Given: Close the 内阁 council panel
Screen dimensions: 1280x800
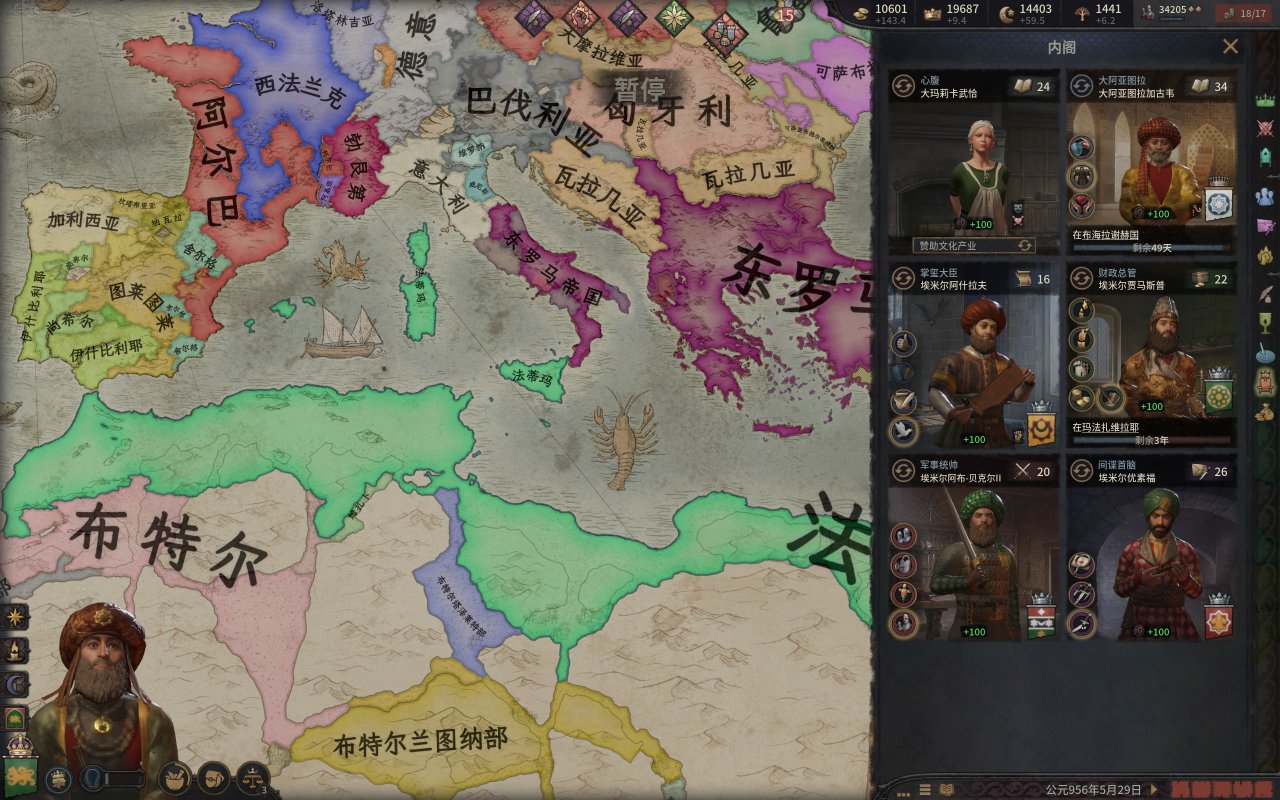Looking at the screenshot, I should (x=1230, y=46).
